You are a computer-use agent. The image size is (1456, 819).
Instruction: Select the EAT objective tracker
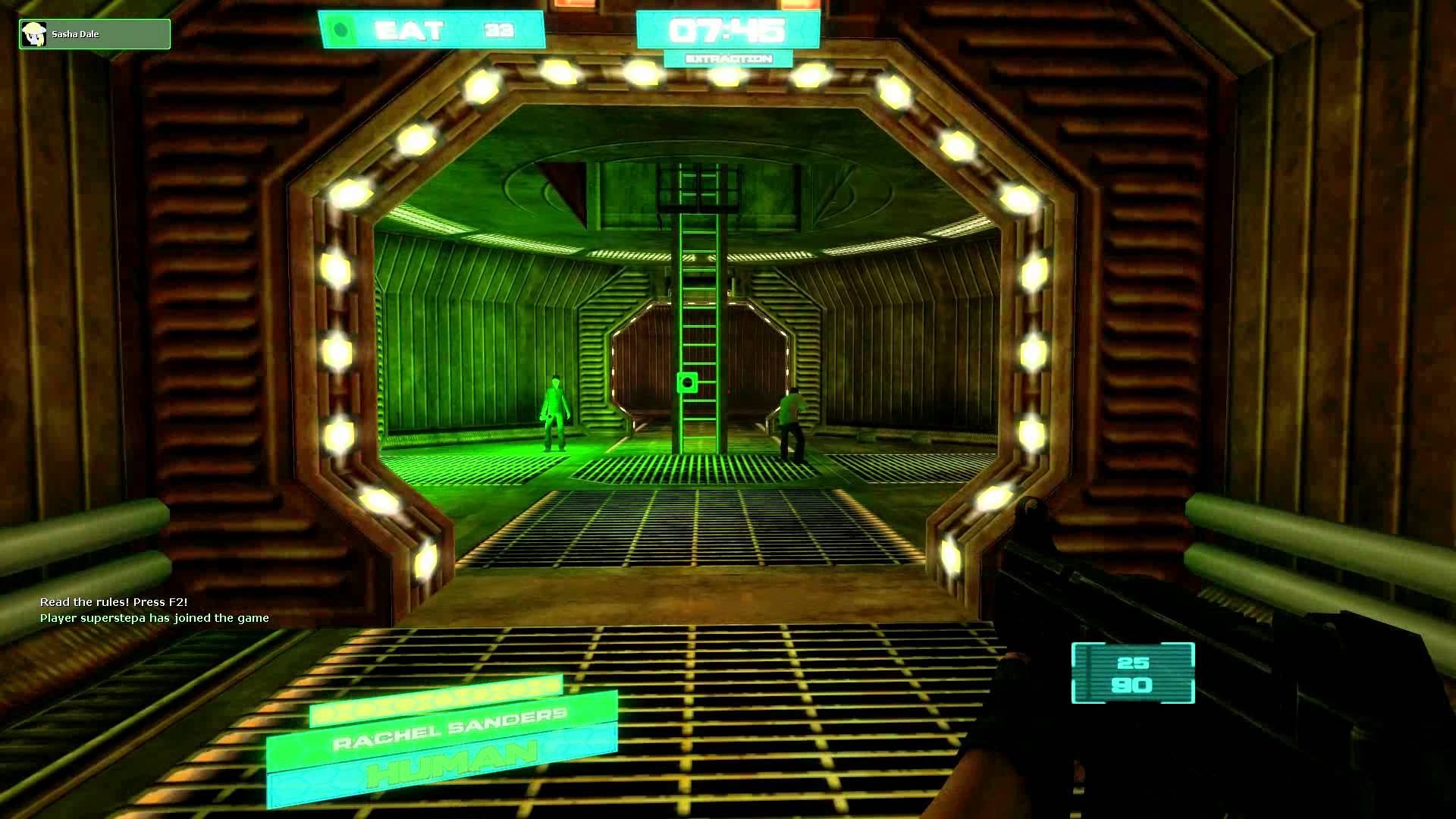pyautogui.click(x=431, y=30)
